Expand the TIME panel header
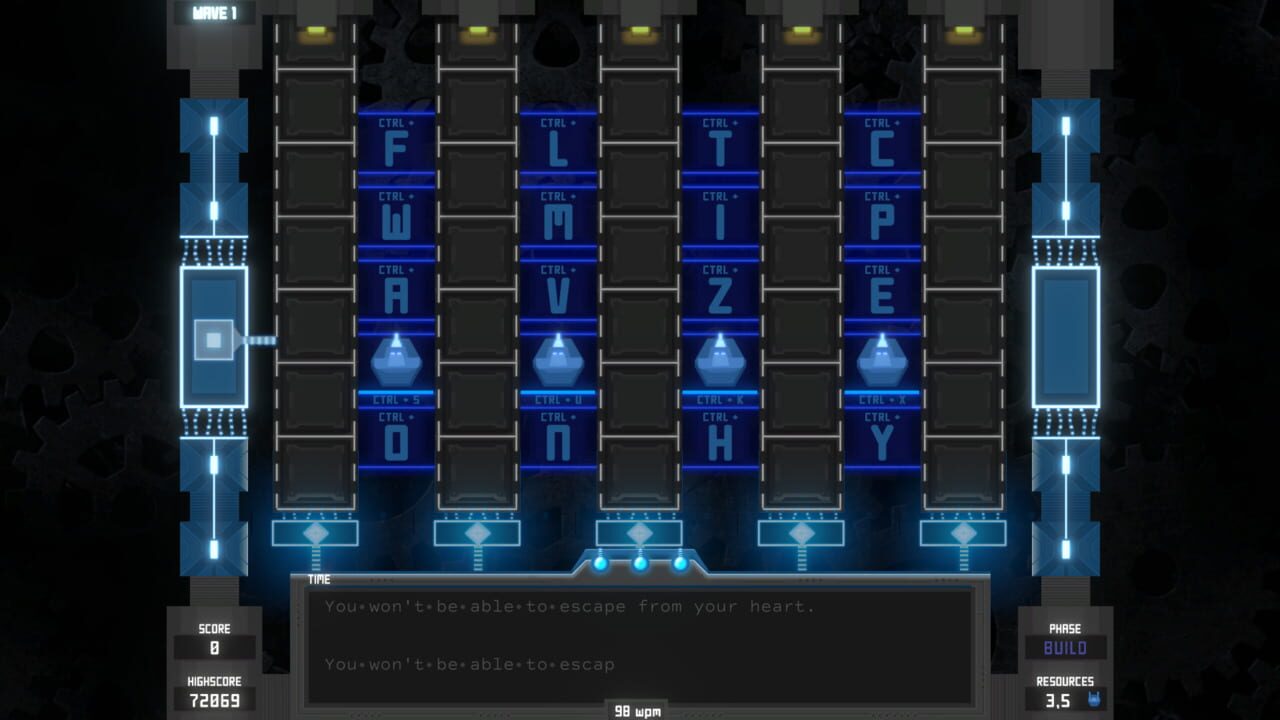Viewport: 1280px width, 720px height. (x=320, y=579)
